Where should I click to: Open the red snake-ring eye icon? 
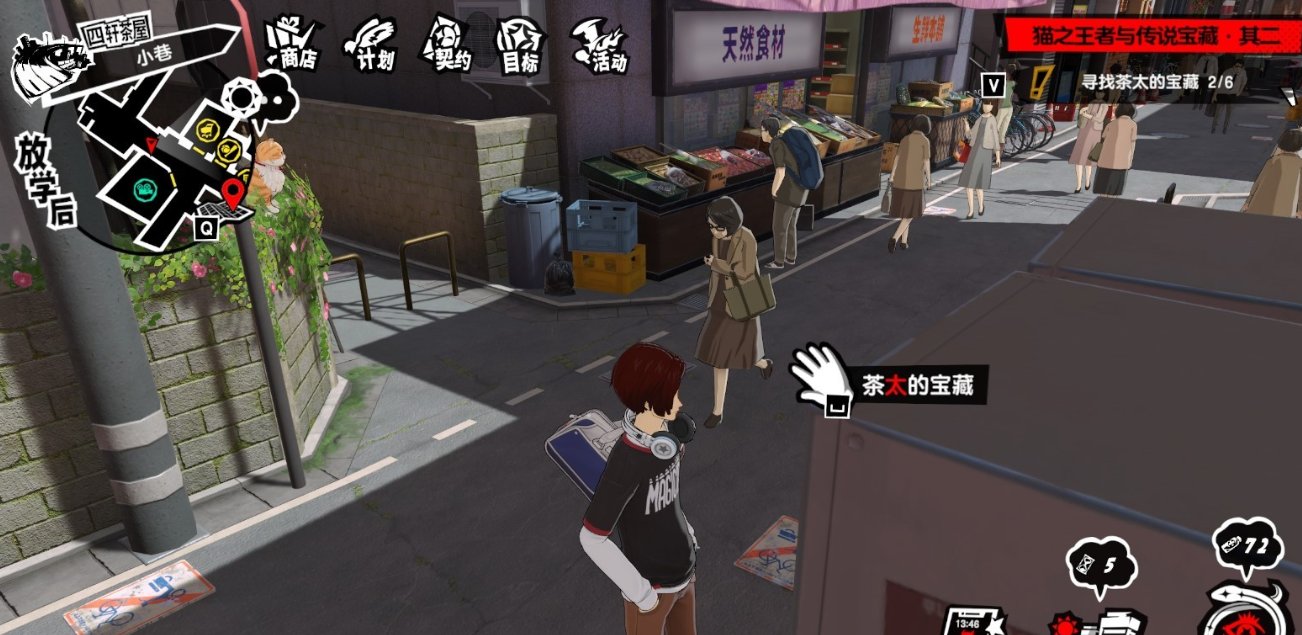click(1250, 610)
